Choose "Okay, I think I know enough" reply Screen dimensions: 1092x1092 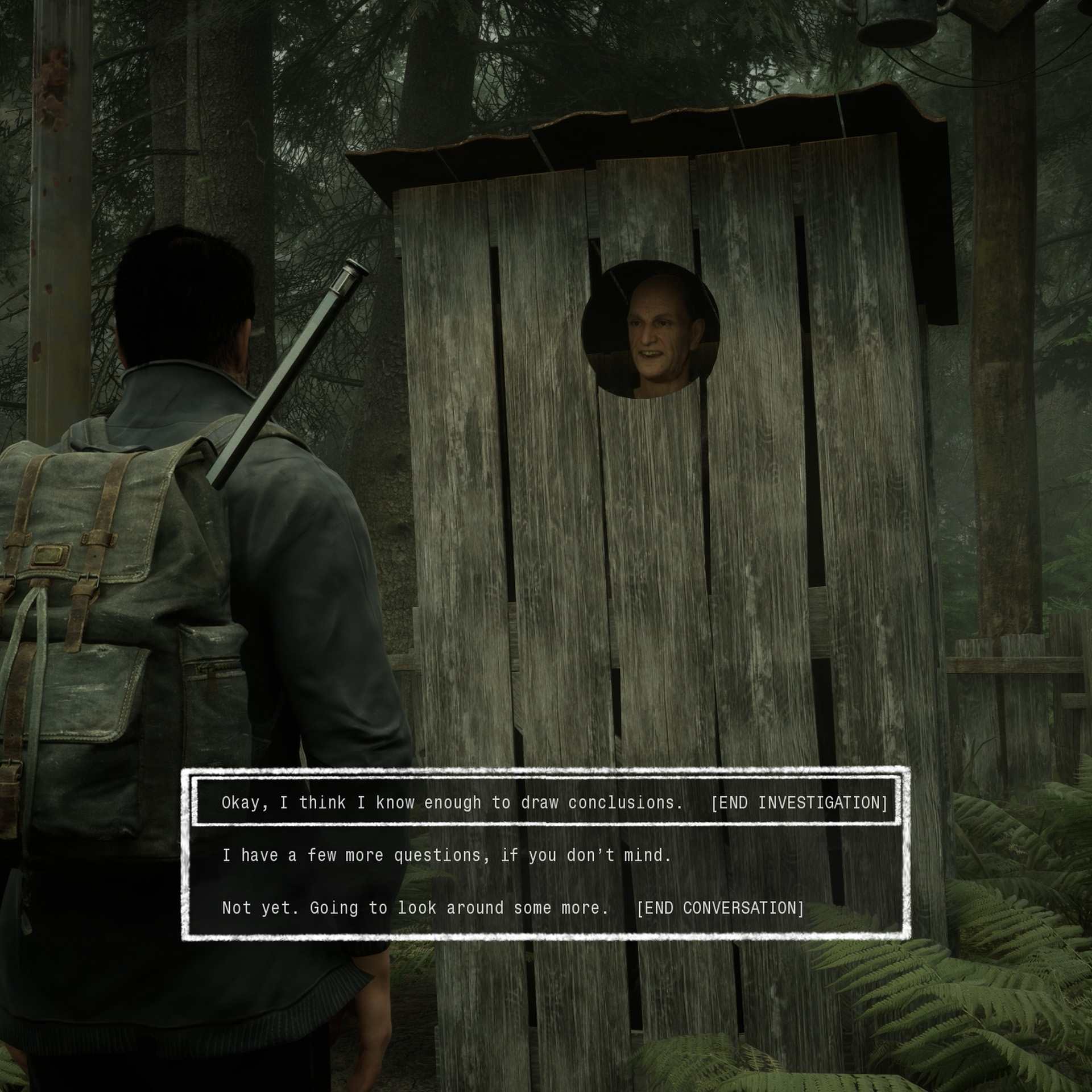pyautogui.click(x=546, y=803)
